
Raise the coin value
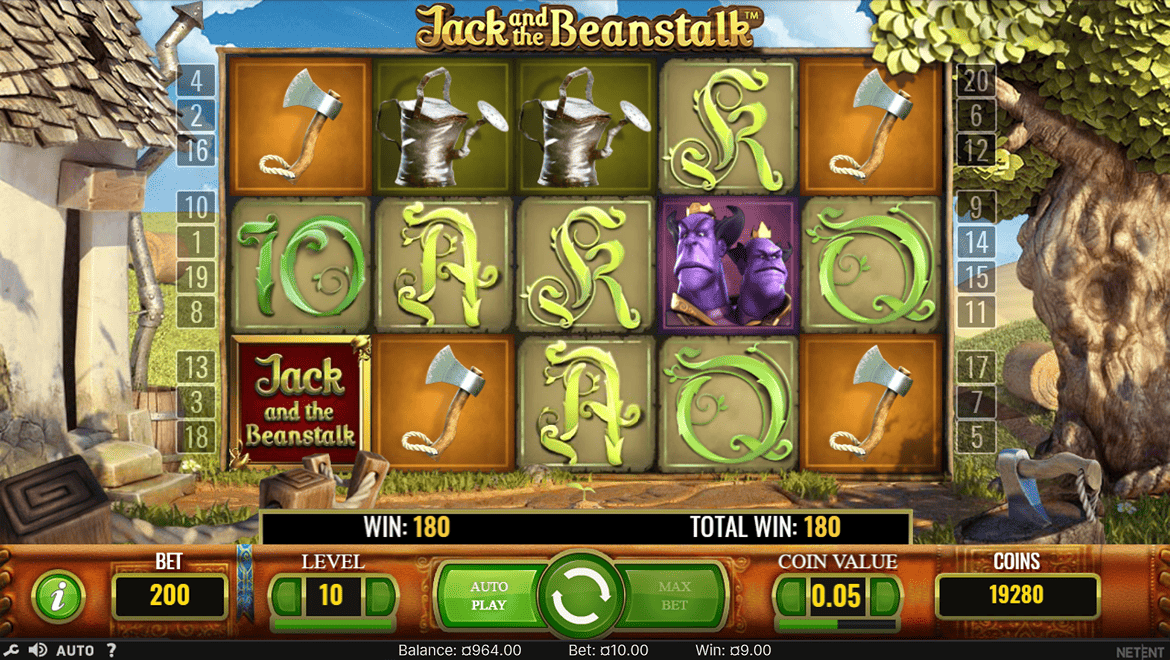pos(886,597)
